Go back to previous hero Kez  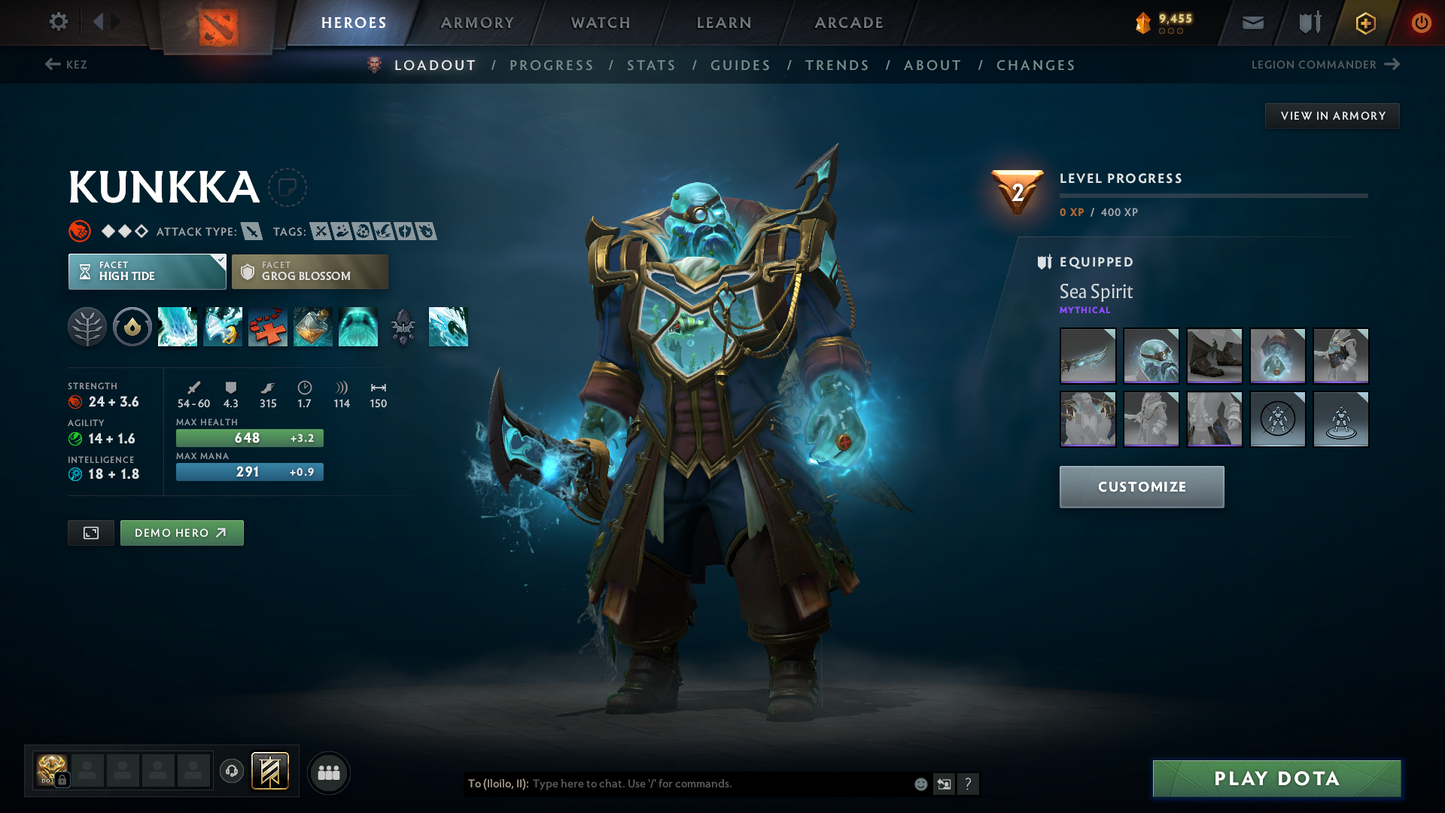(x=66, y=65)
